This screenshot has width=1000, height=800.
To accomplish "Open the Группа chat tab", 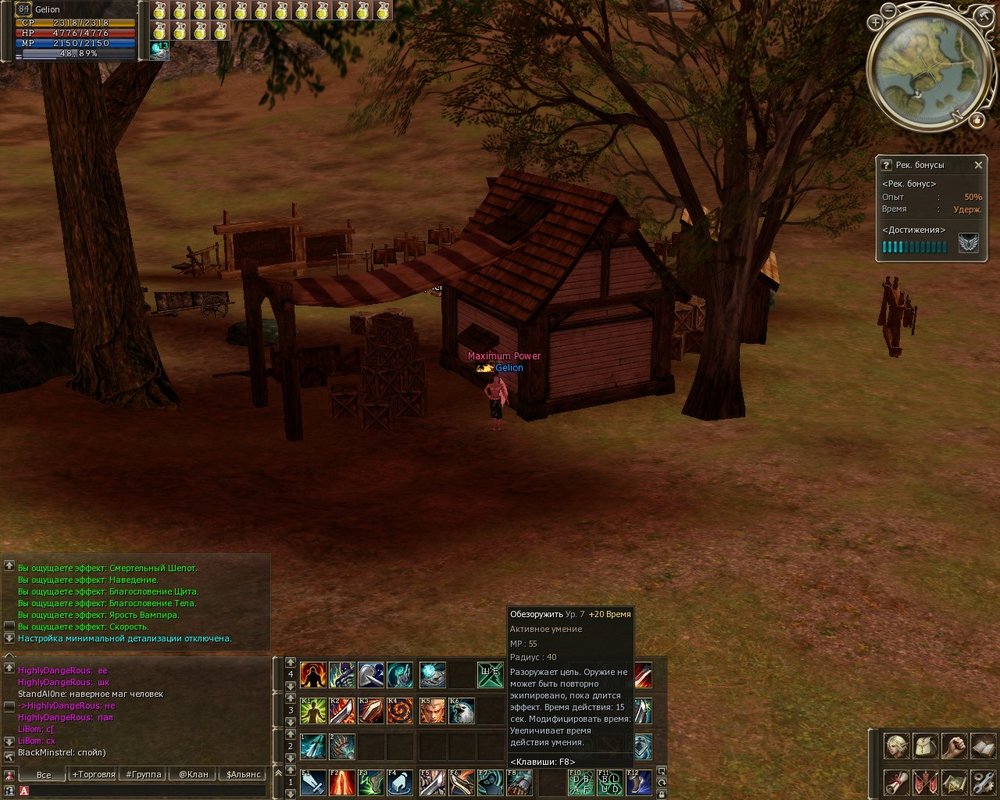I will (142, 774).
